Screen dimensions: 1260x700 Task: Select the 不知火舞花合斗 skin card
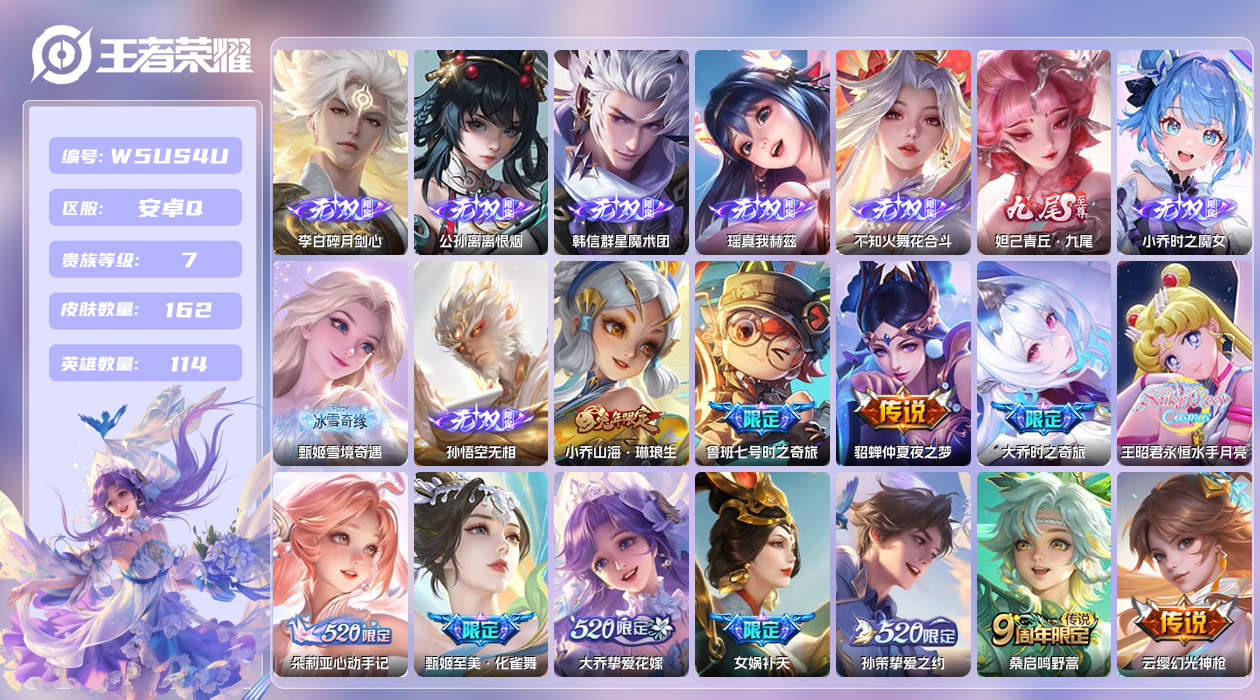coord(903,152)
